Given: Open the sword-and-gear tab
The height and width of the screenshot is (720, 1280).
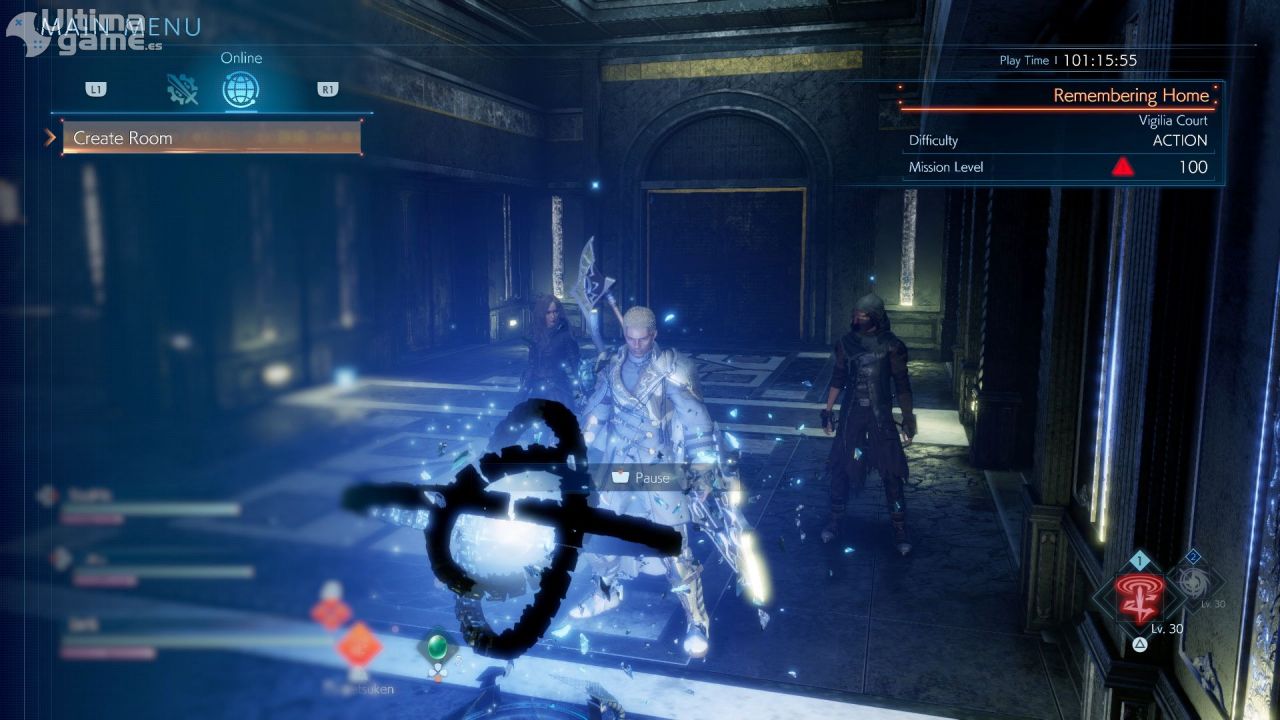Looking at the screenshot, I should click(182, 90).
